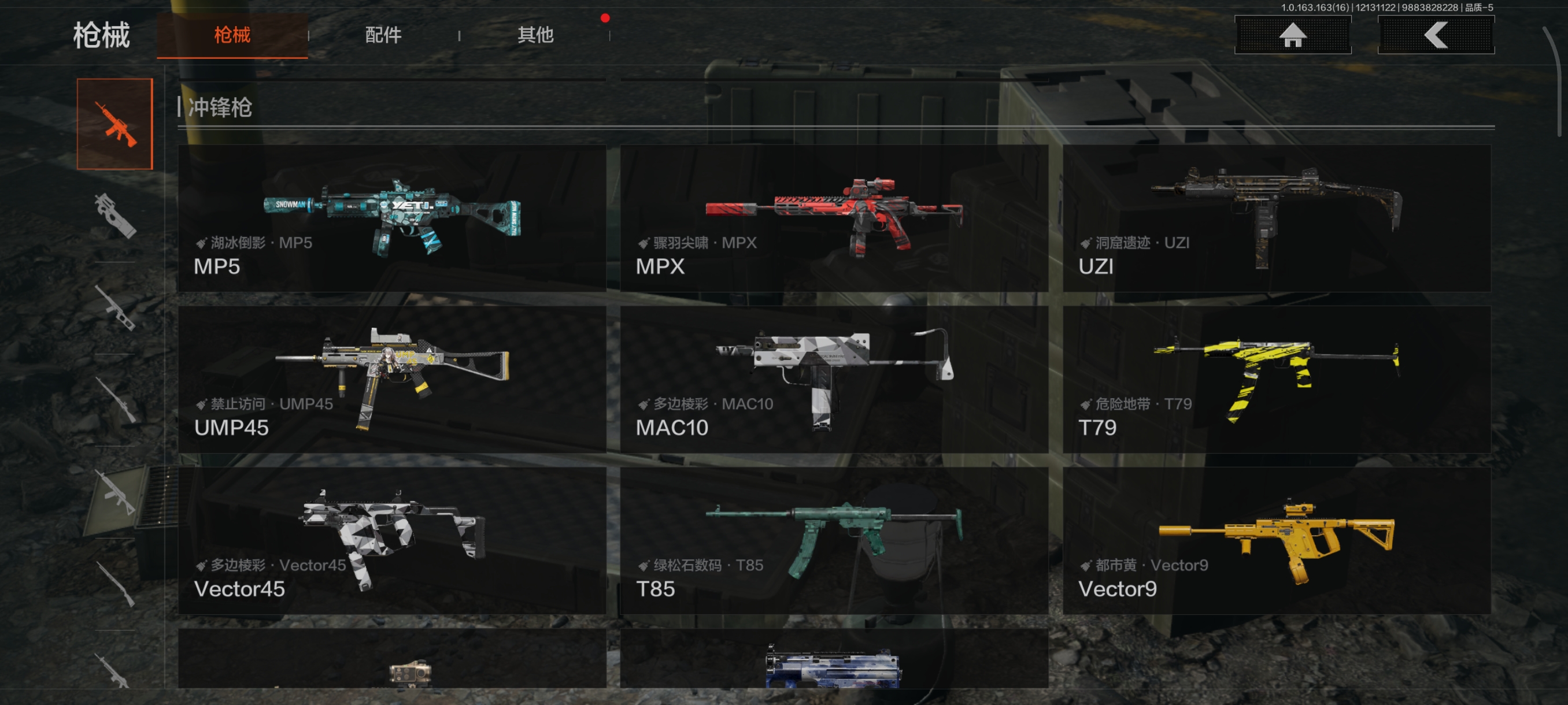Return to home with the house button
The width and height of the screenshot is (1568, 705).
tap(1292, 35)
